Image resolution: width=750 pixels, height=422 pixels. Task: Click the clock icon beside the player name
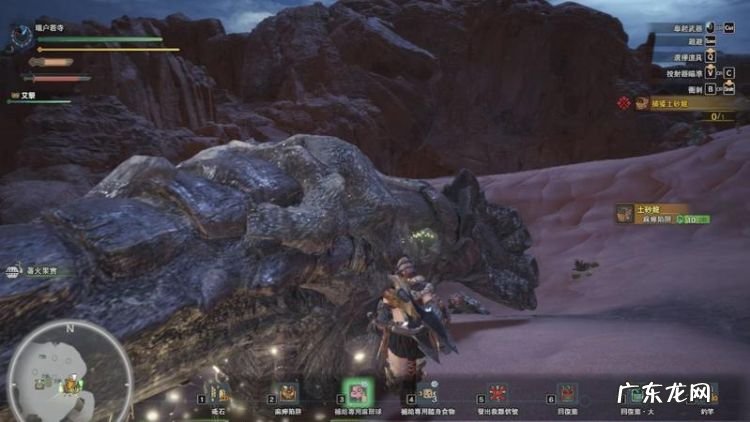coord(21,35)
